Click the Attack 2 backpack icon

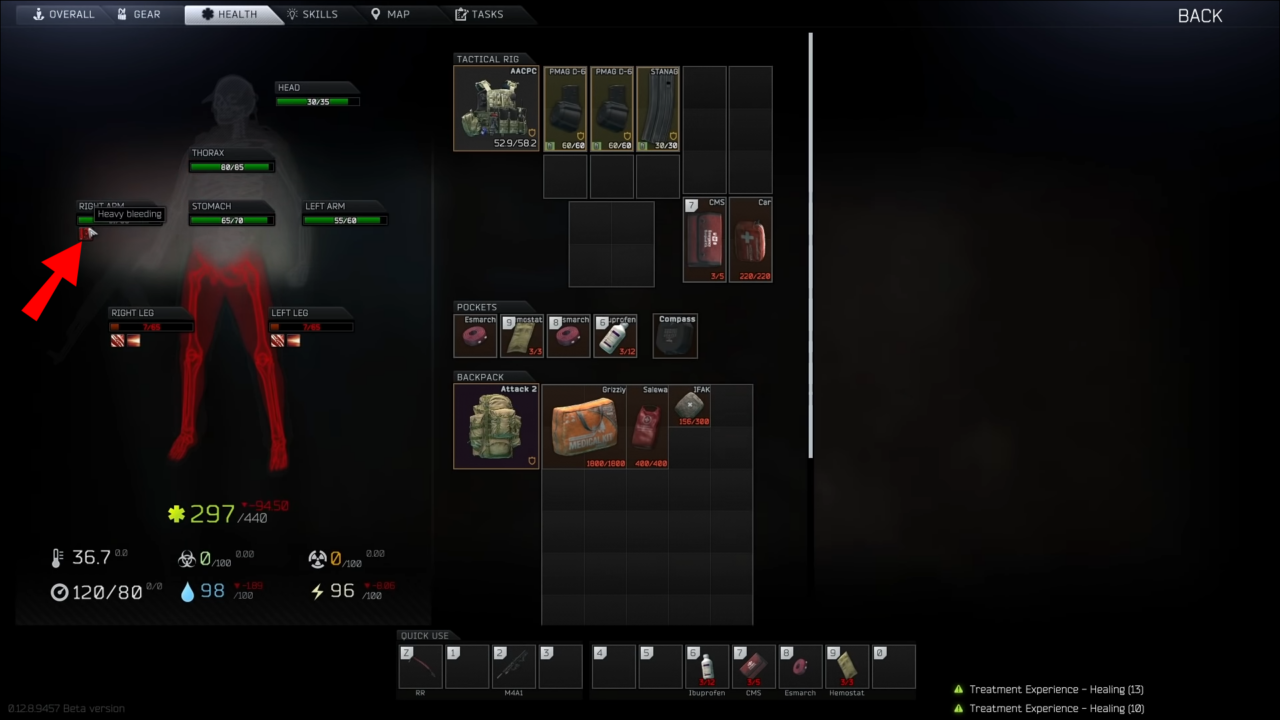[496, 425]
